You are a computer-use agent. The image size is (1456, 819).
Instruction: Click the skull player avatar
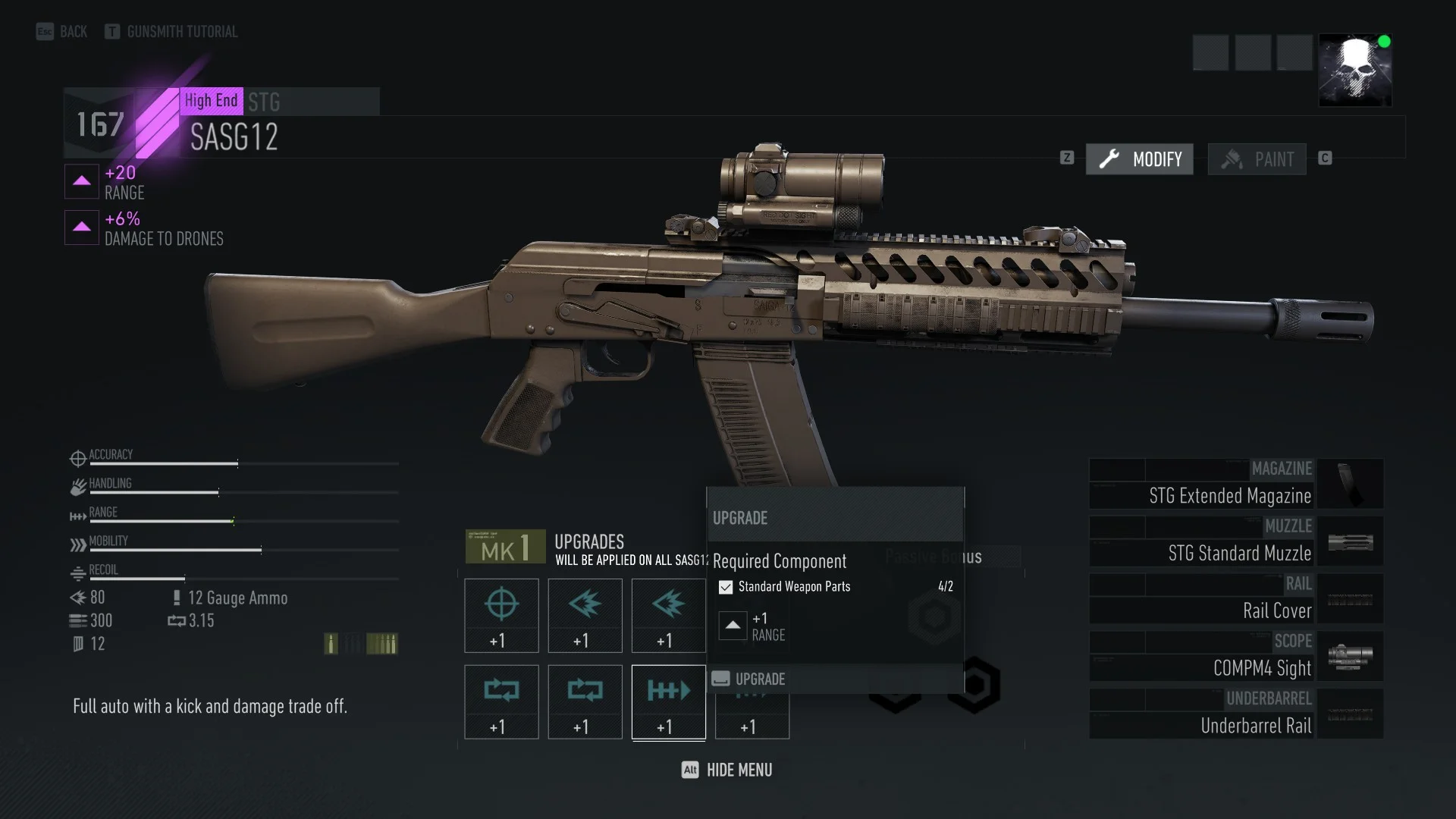(x=1354, y=70)
